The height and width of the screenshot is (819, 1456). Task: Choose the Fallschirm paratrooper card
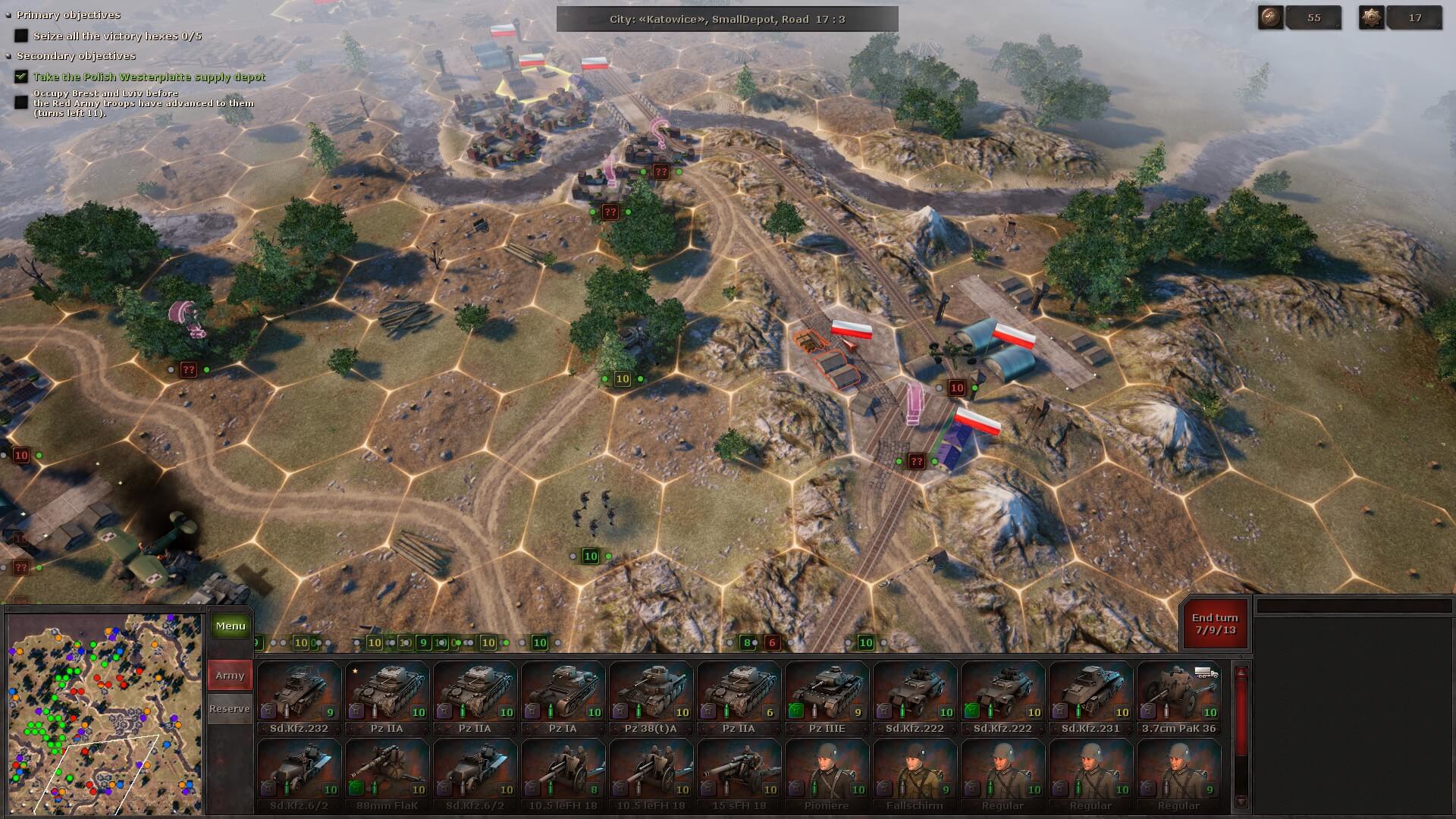point(915,775)
